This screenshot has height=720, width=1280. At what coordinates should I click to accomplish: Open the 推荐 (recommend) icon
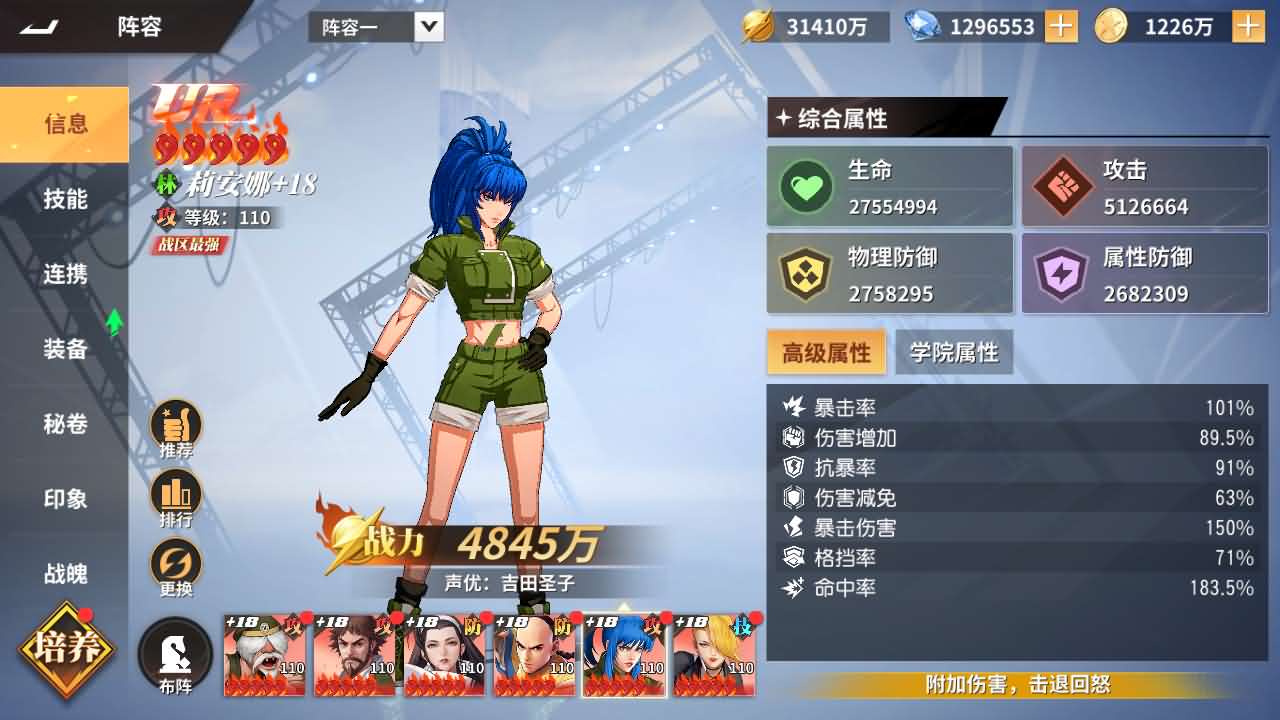pyautogui.click(x=176, y=424)
